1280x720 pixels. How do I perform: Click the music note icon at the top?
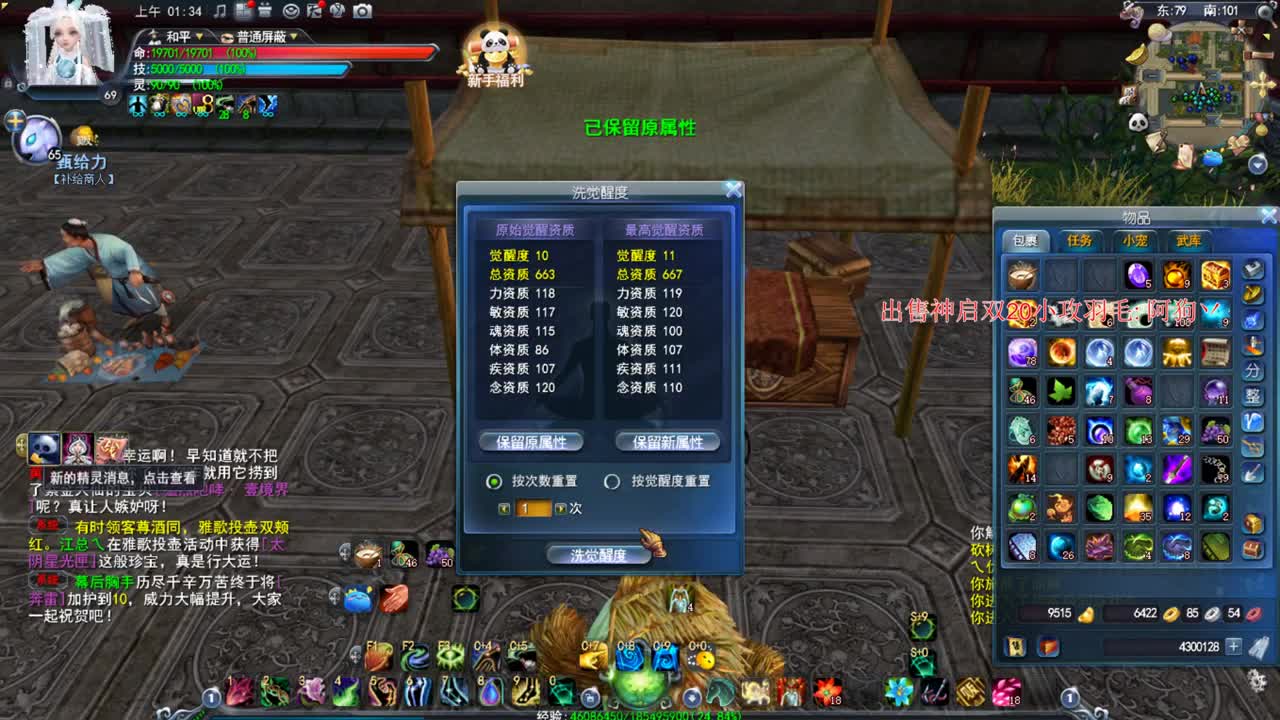[x=221, y=12]
